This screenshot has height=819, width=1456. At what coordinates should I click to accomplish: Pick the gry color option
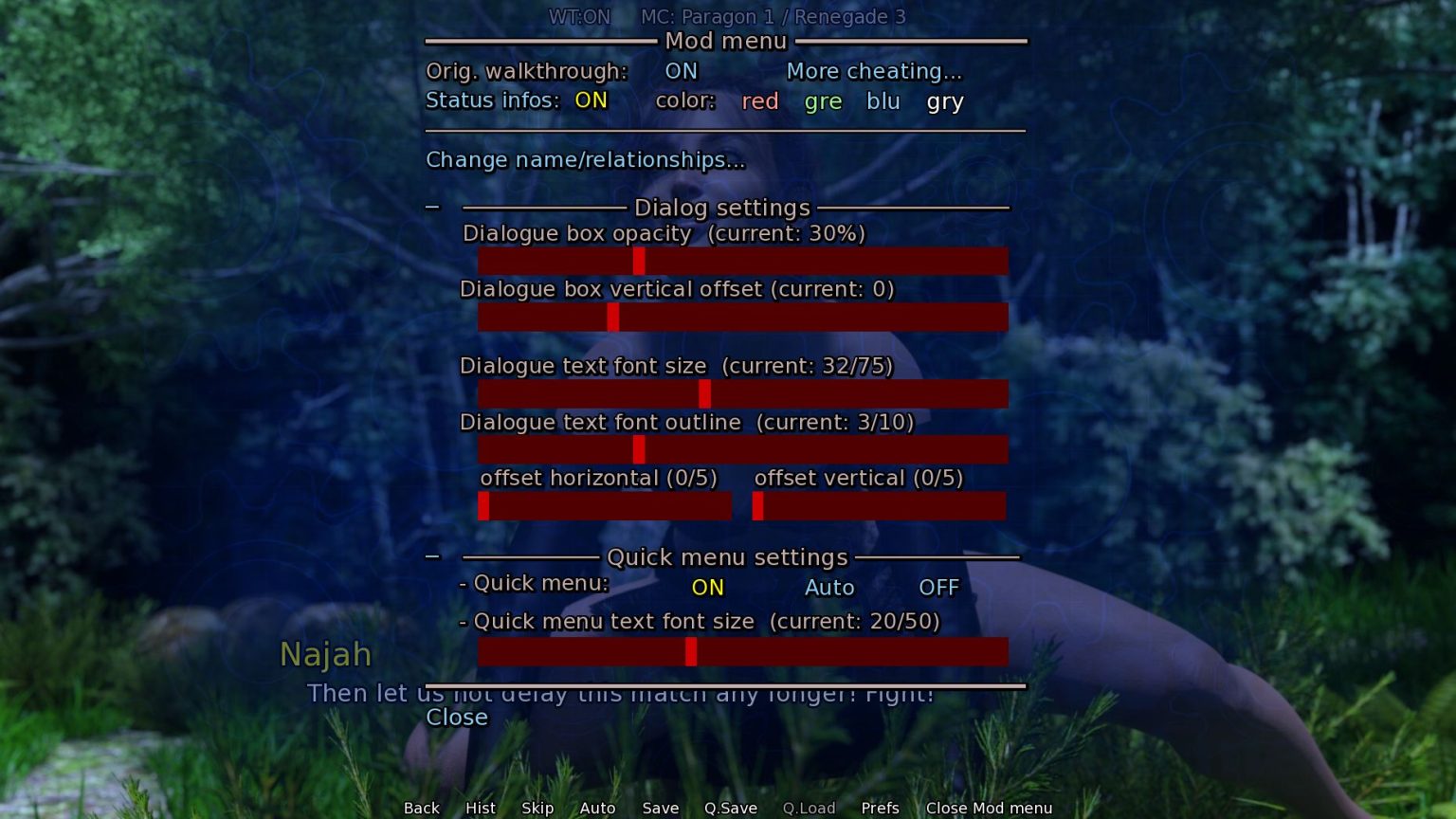pyautogui.click(x=944, y=101)
